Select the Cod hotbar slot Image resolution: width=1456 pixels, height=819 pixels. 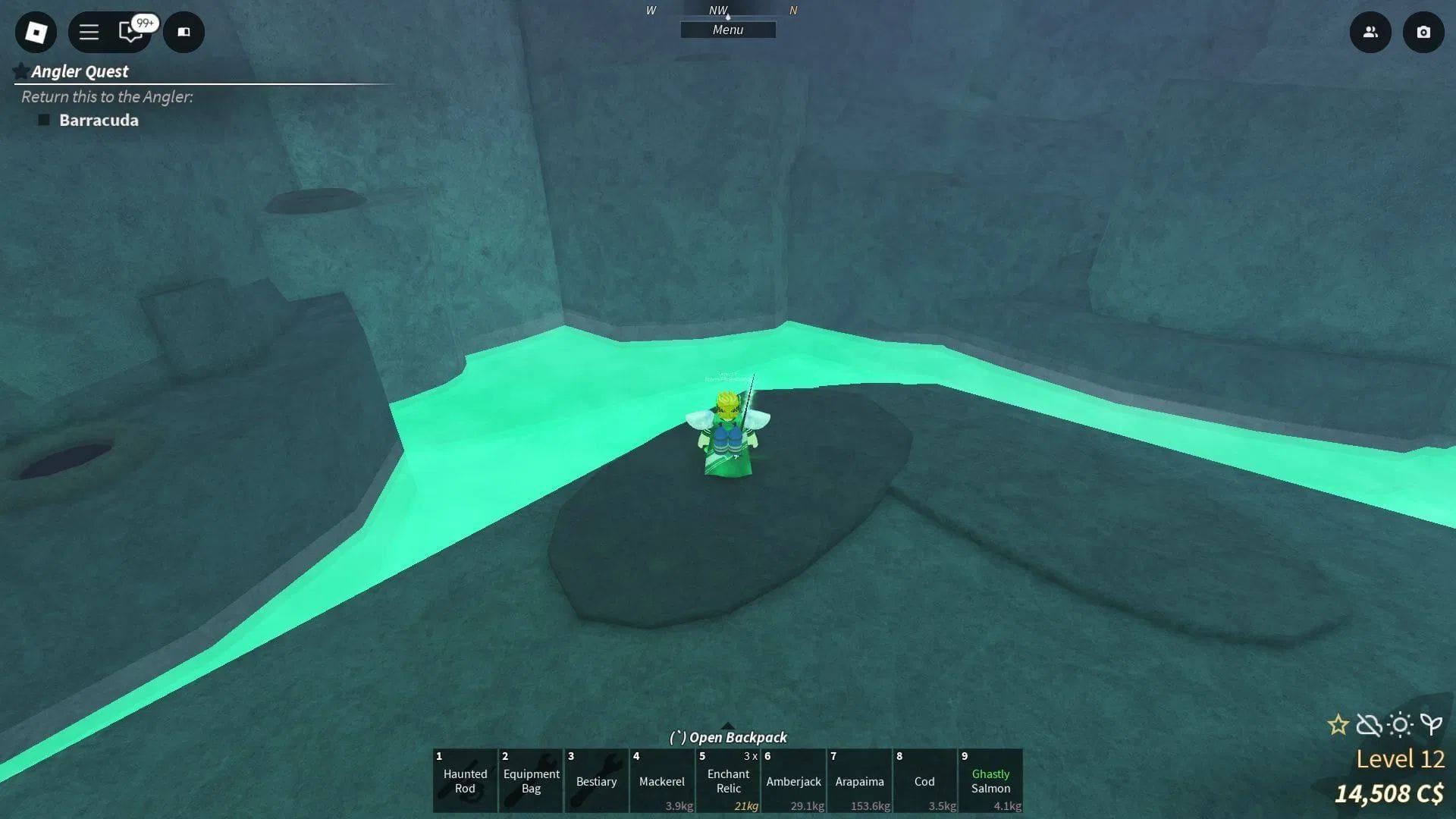(x=924, y=780)
